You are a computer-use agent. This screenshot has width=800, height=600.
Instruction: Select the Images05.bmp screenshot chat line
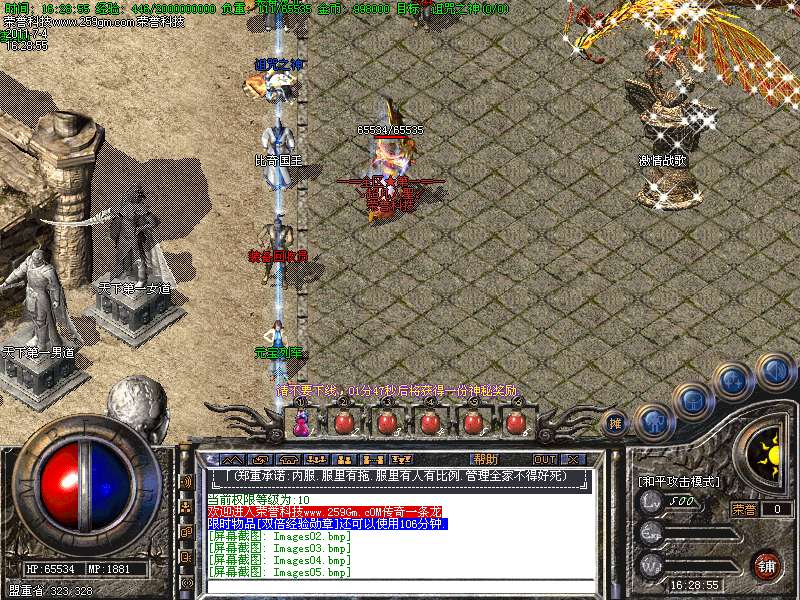(x=280, y=573)
